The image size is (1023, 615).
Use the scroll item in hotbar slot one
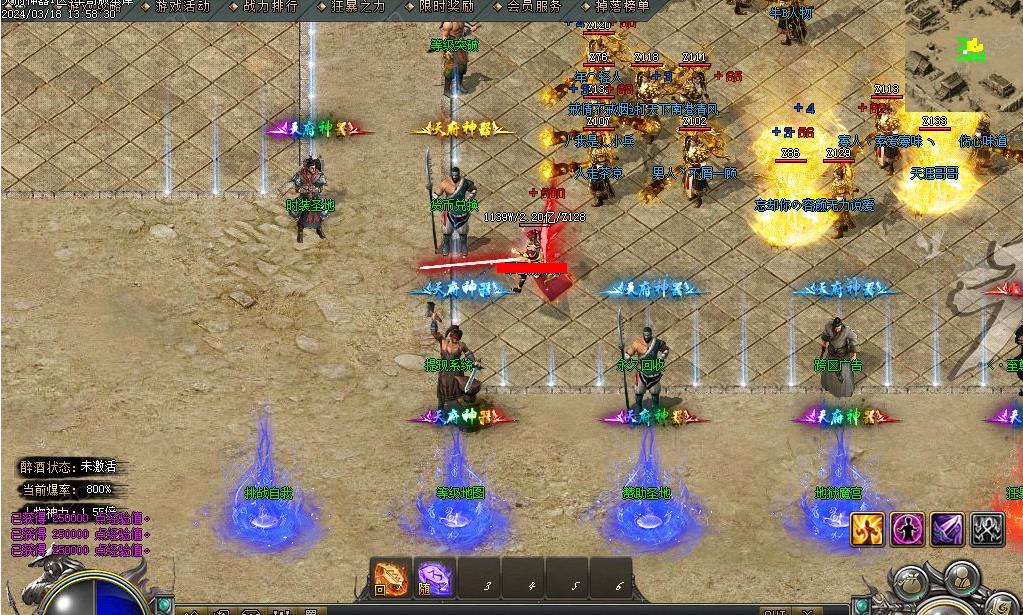click(x=391, y=578)
